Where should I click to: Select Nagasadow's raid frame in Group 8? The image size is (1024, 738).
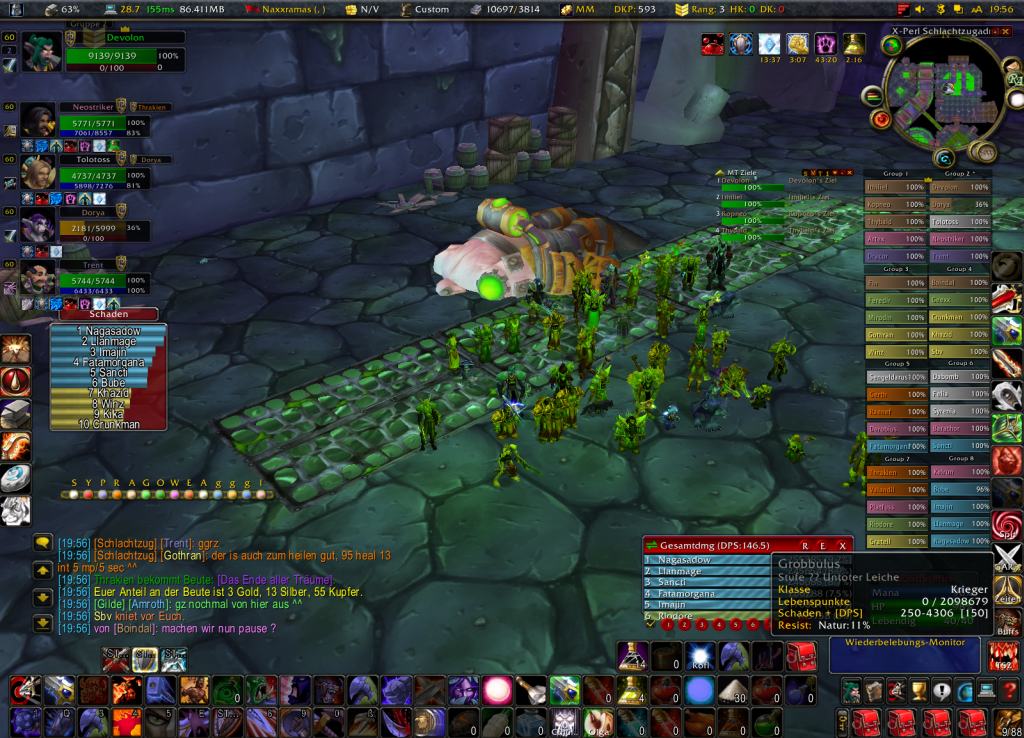959,539
